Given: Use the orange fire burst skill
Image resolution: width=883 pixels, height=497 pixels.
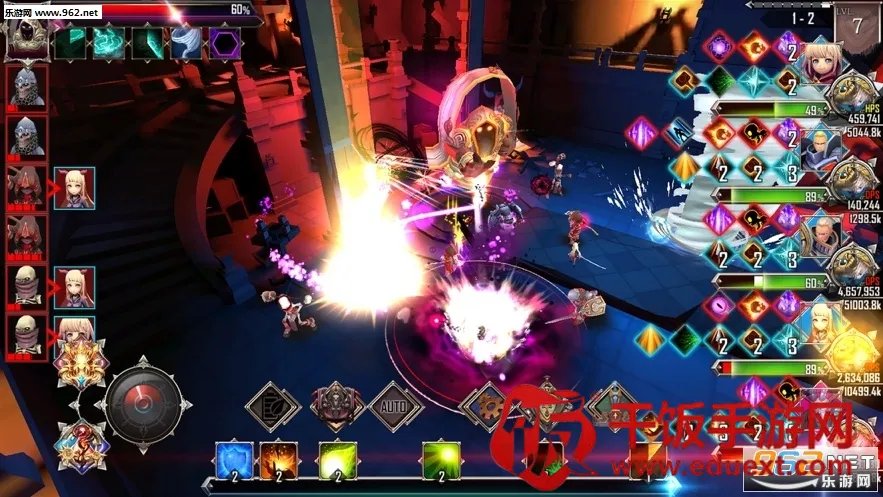Looking at the screenshot, I should pos(276,460).
